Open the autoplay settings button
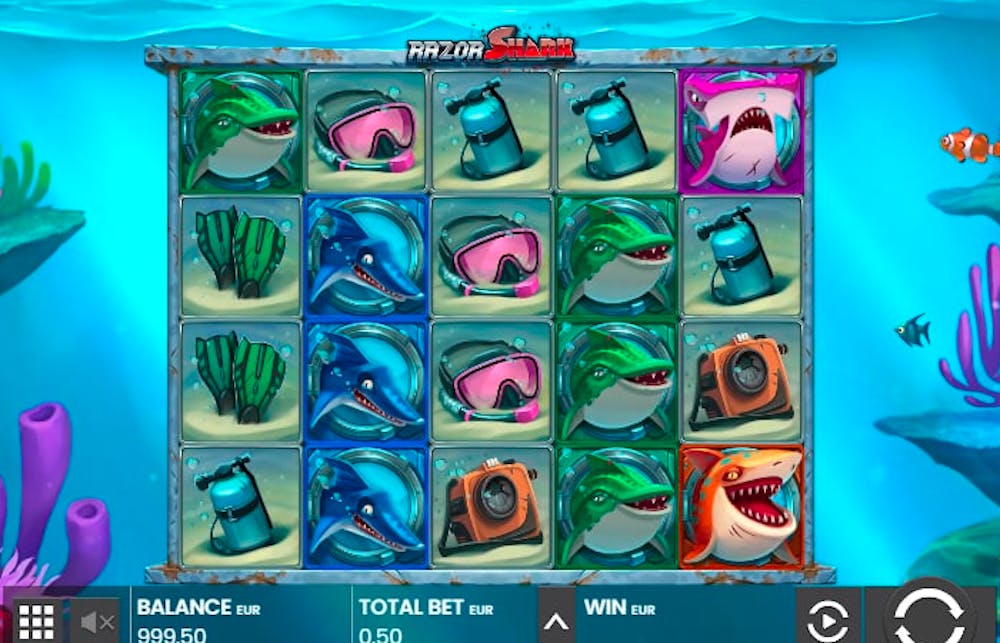 tap(828, 620)
